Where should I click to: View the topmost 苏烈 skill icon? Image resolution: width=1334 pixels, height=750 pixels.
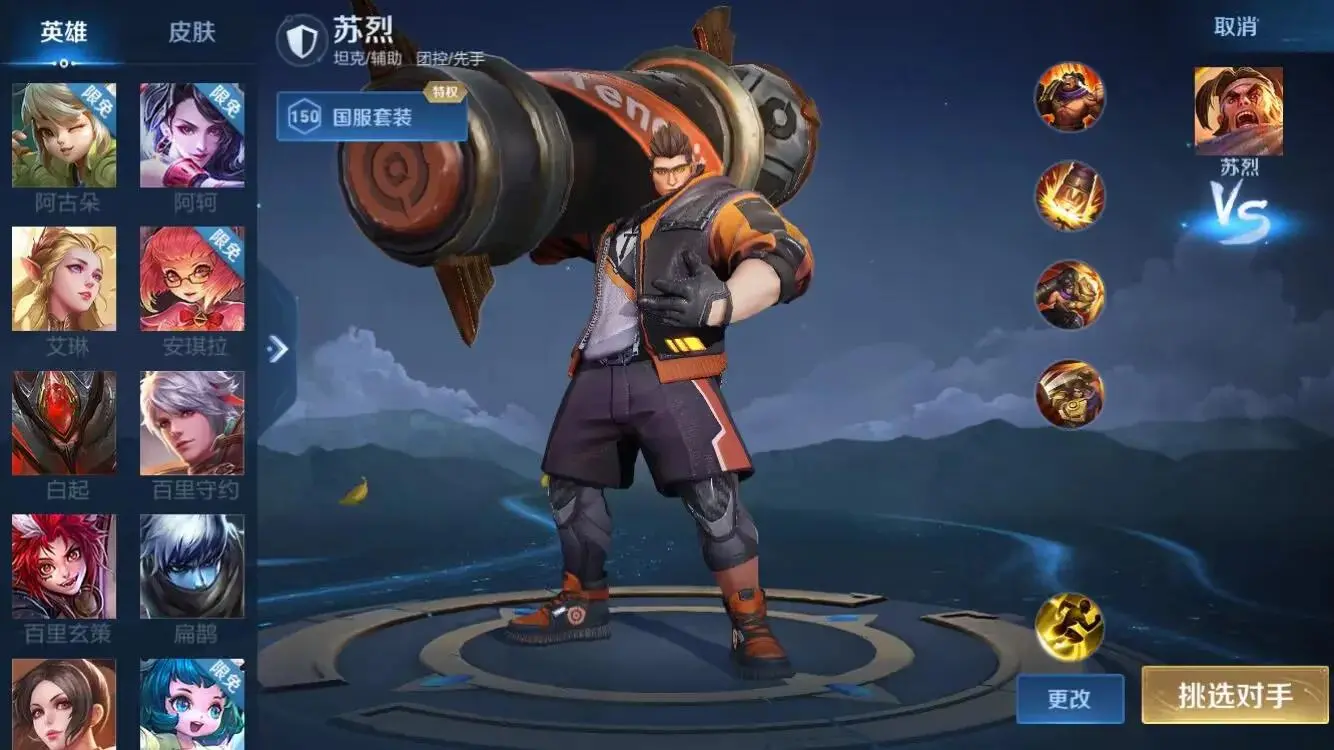[x=1070, y=97]
